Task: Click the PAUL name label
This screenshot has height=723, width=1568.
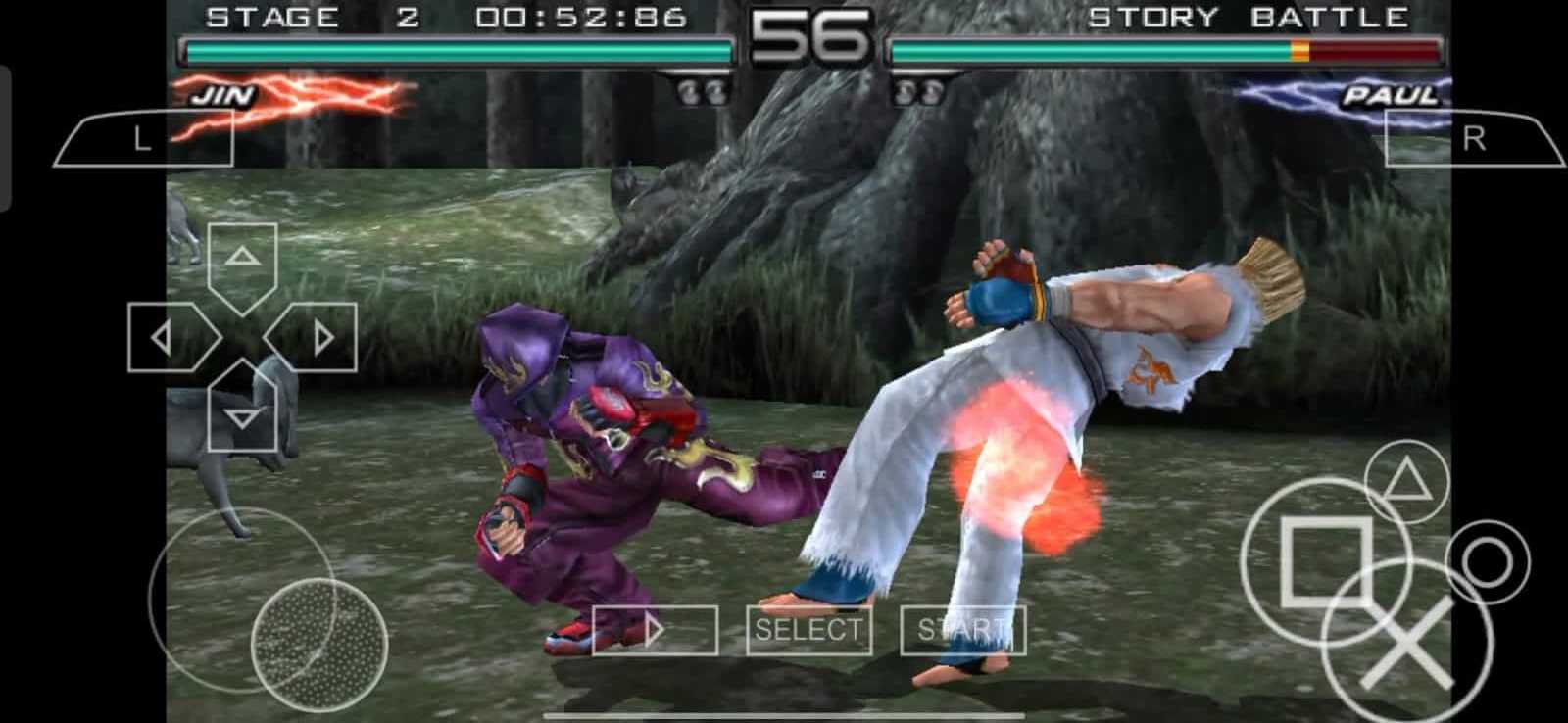Action: tap(1390, 95)
